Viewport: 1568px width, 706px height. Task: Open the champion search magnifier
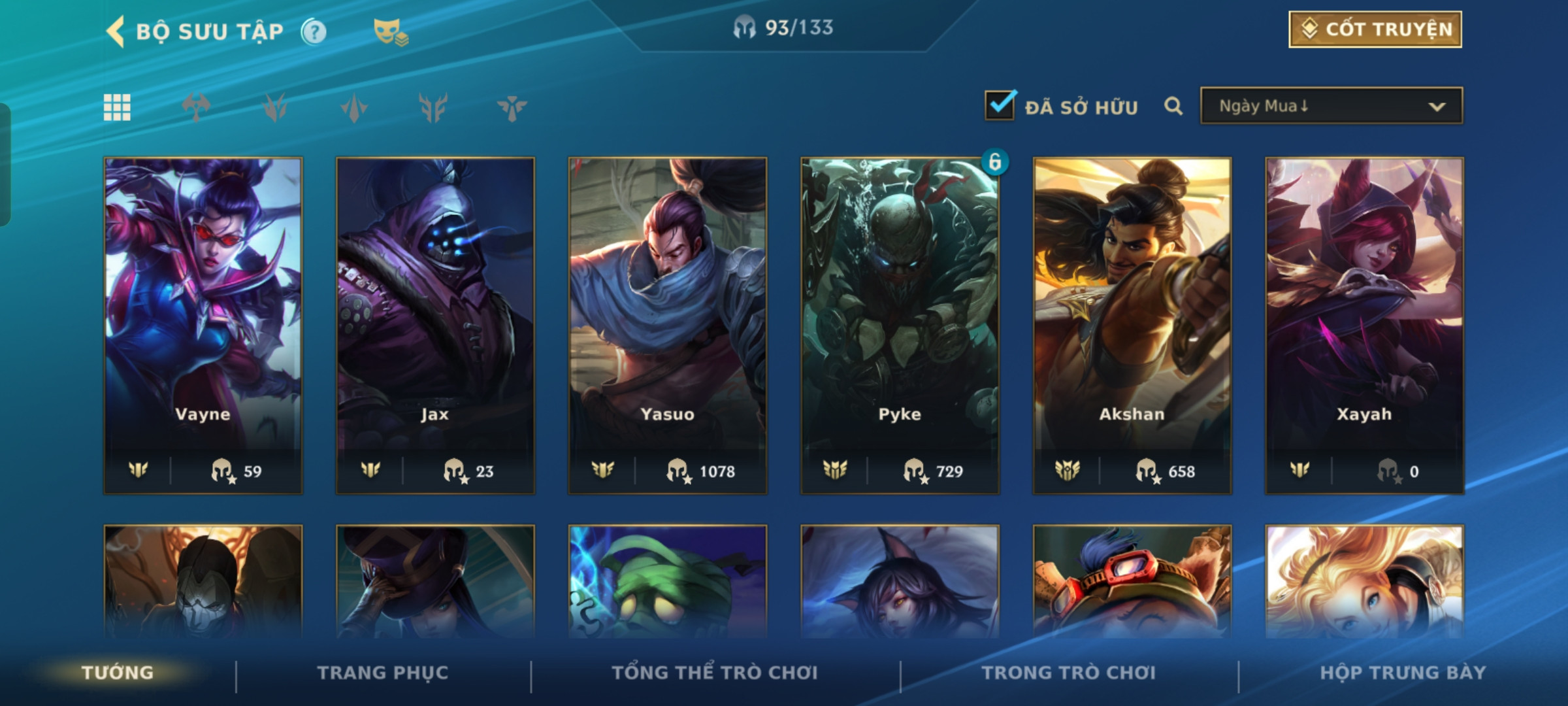[x=1173, y=106]
